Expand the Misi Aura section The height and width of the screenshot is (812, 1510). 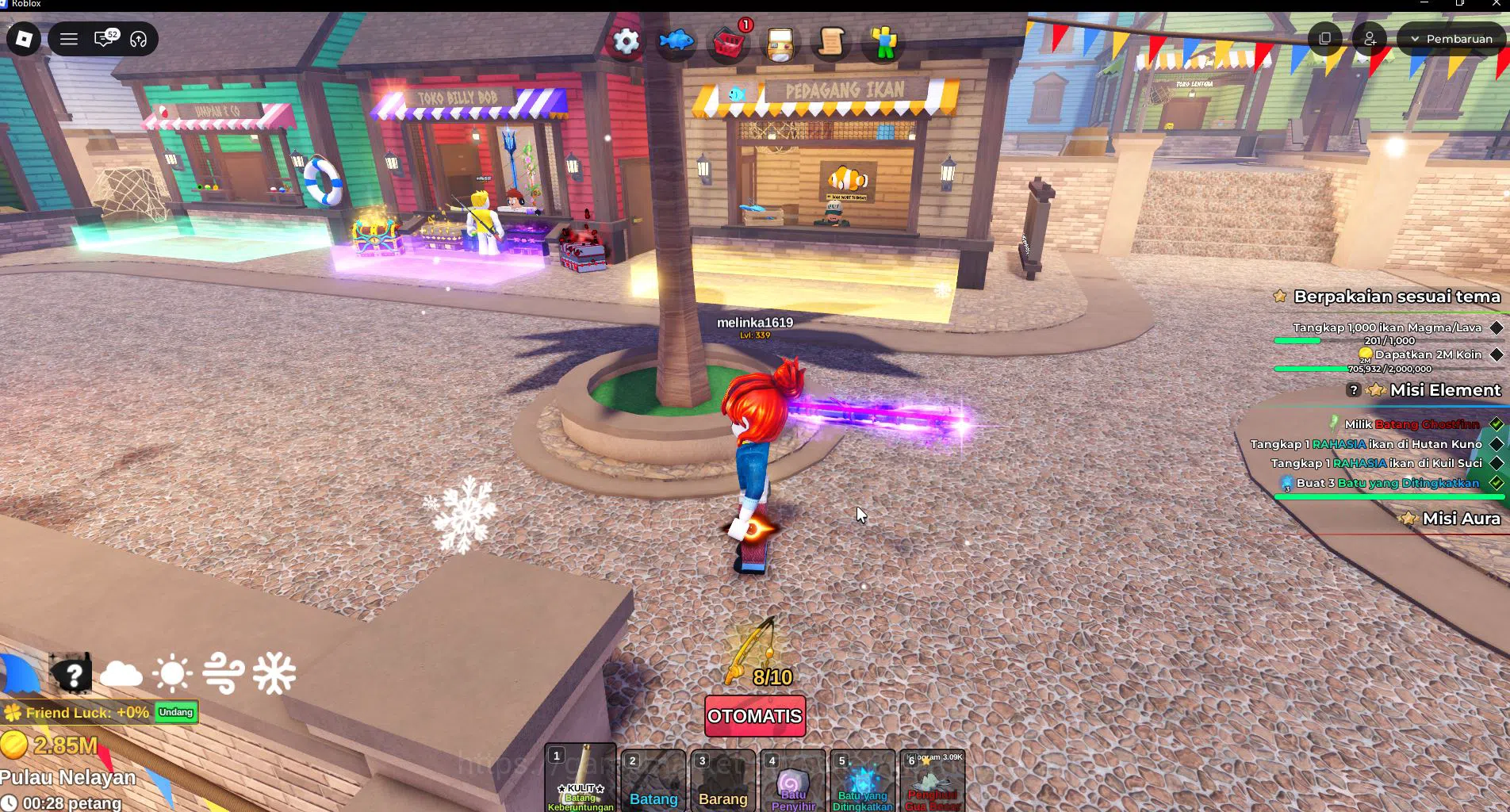point(1461,519)
